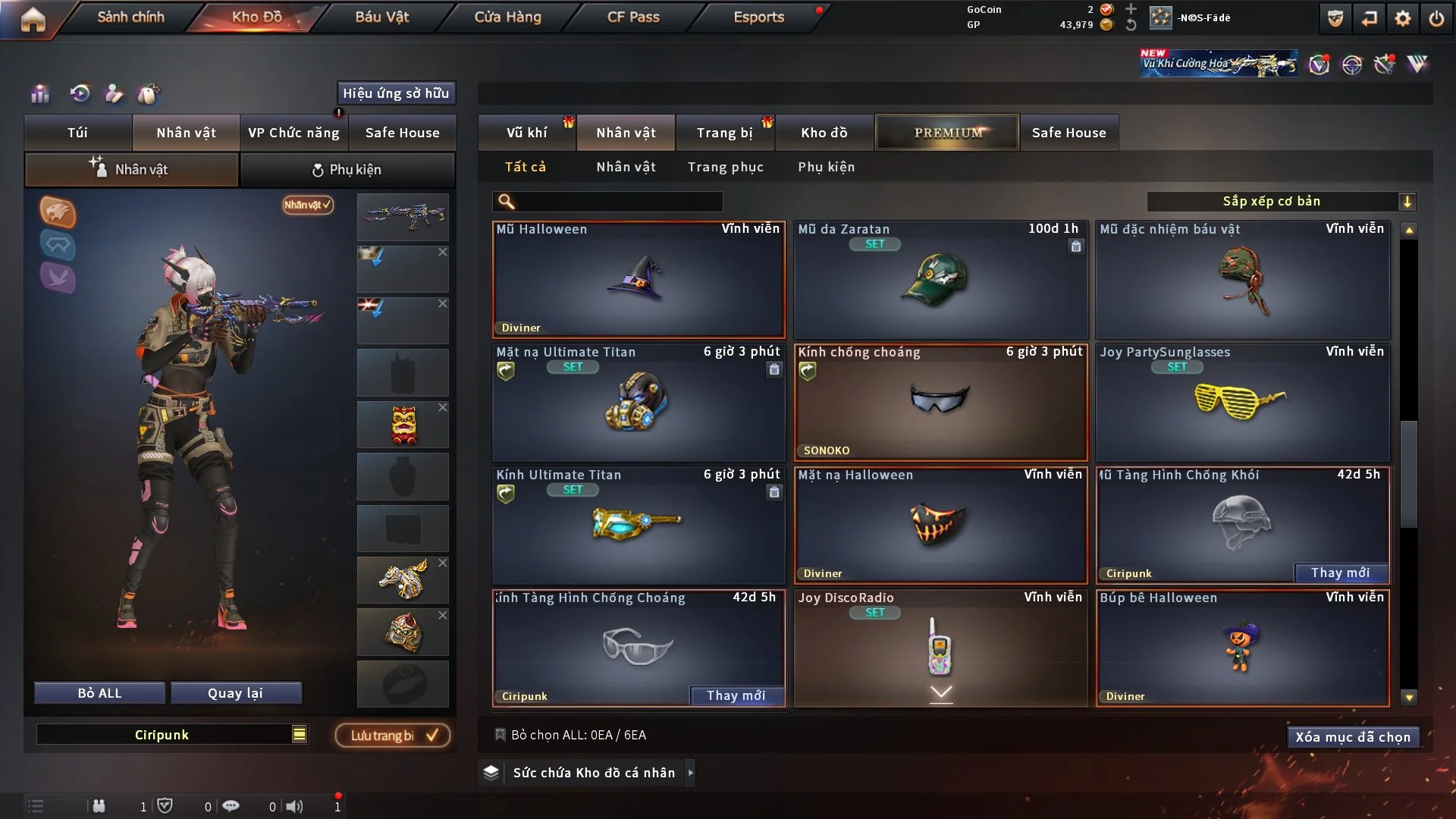Choose the Mũ Halloween witch hat item

(639, 280)
